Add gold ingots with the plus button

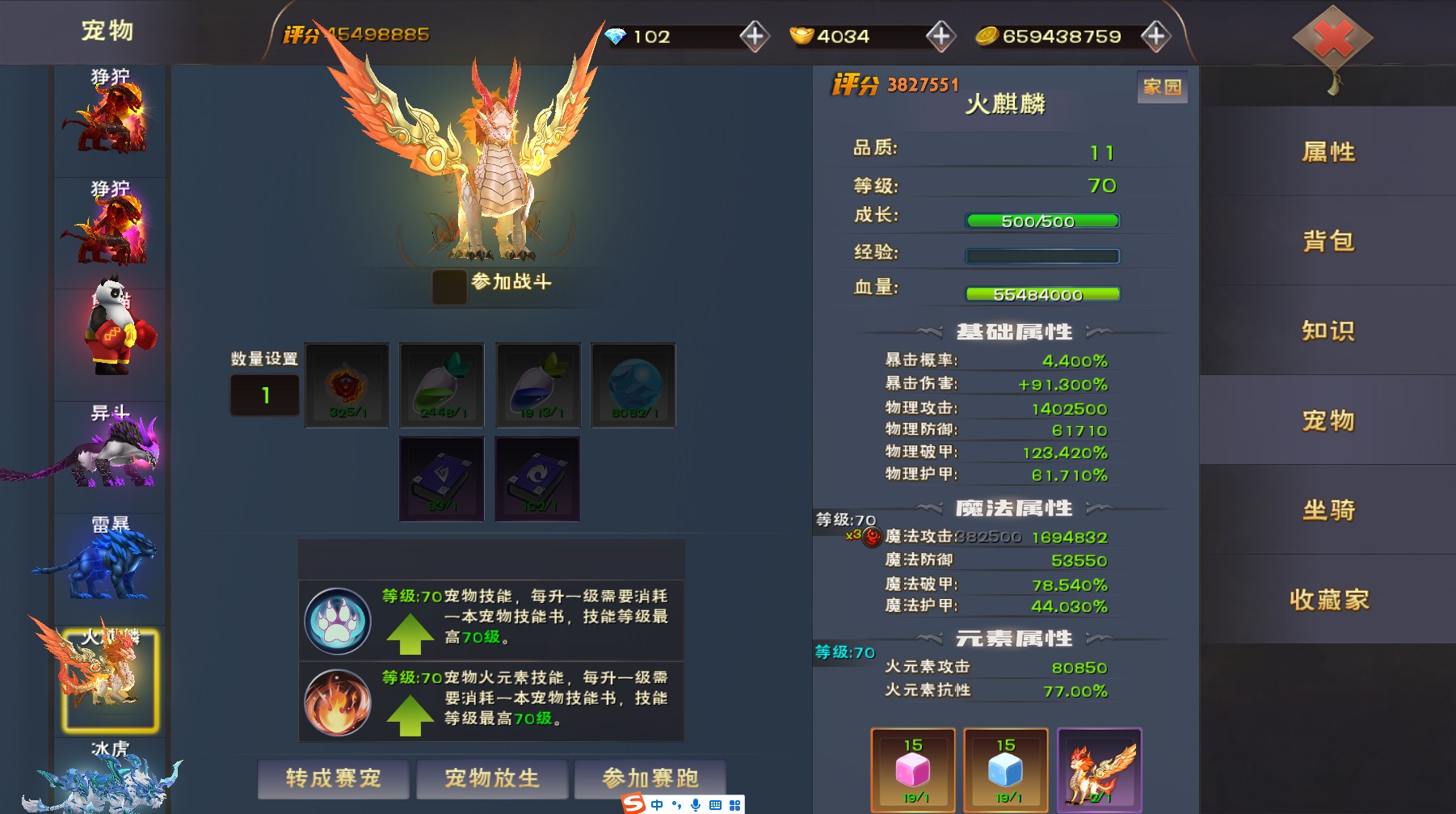coord(940,36)
